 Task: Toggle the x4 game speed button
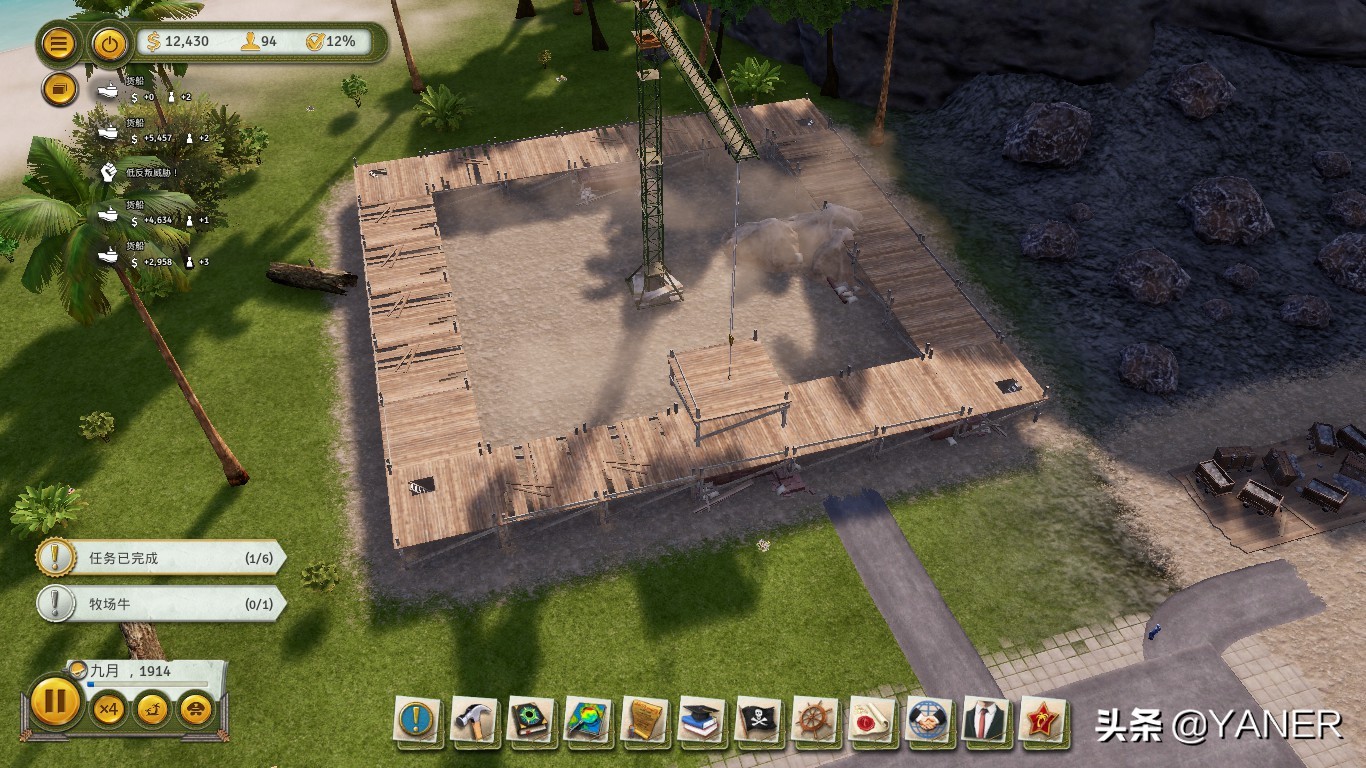coord(109,710)
